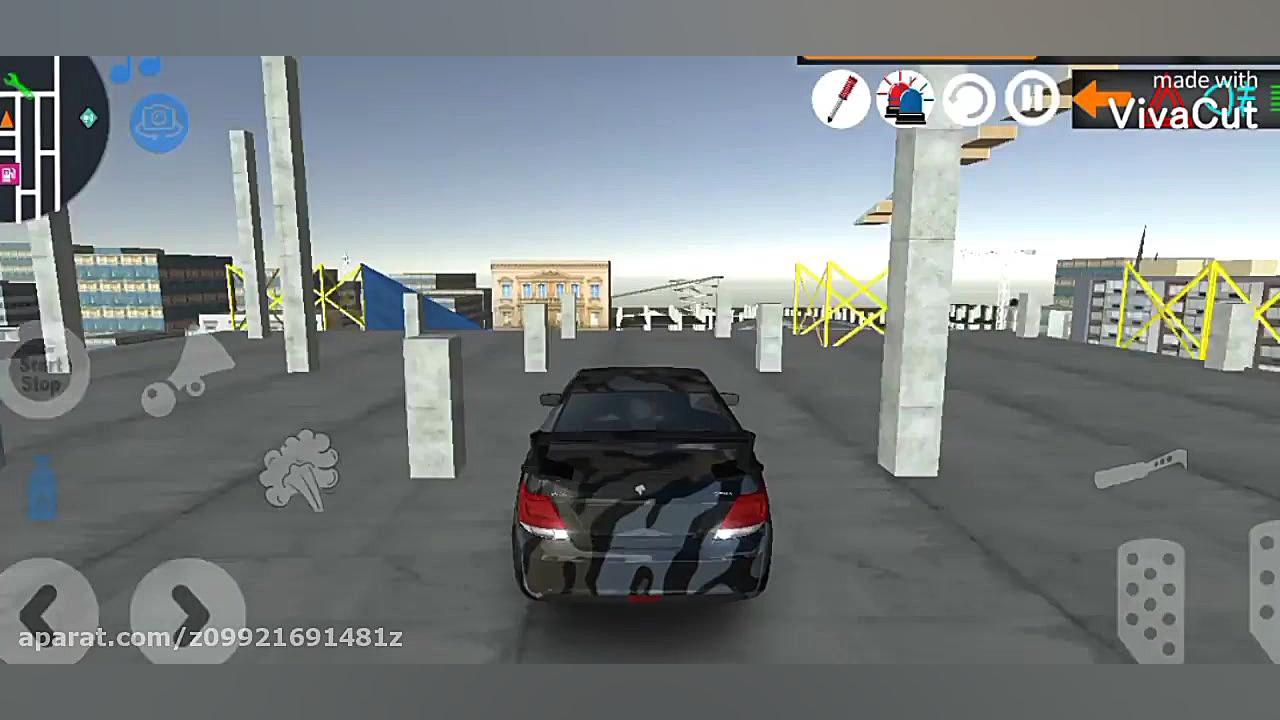
Task: Pause the game
Action: pos(1031,98)
